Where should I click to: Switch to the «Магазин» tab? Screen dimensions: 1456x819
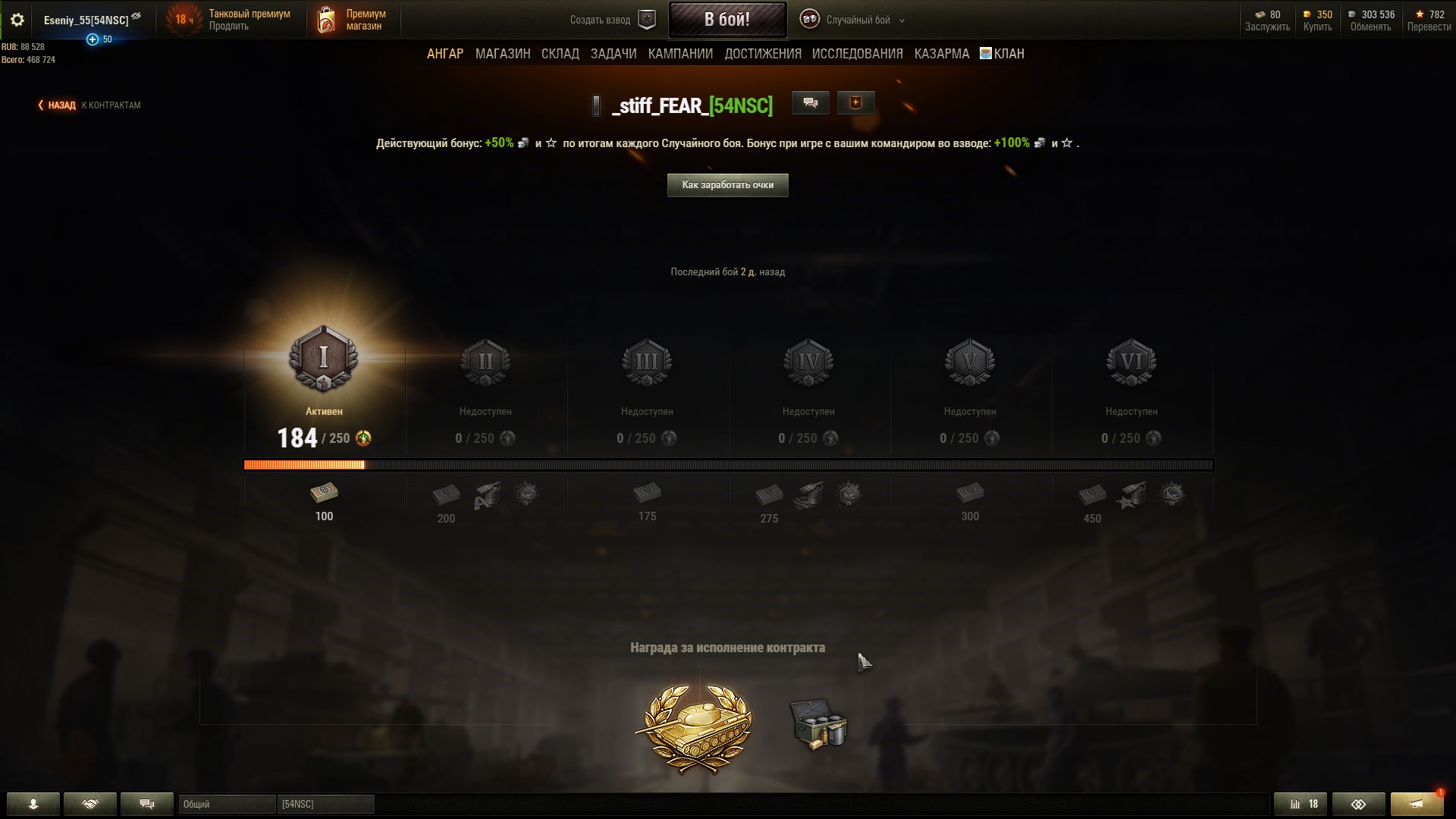coord(502,54)
